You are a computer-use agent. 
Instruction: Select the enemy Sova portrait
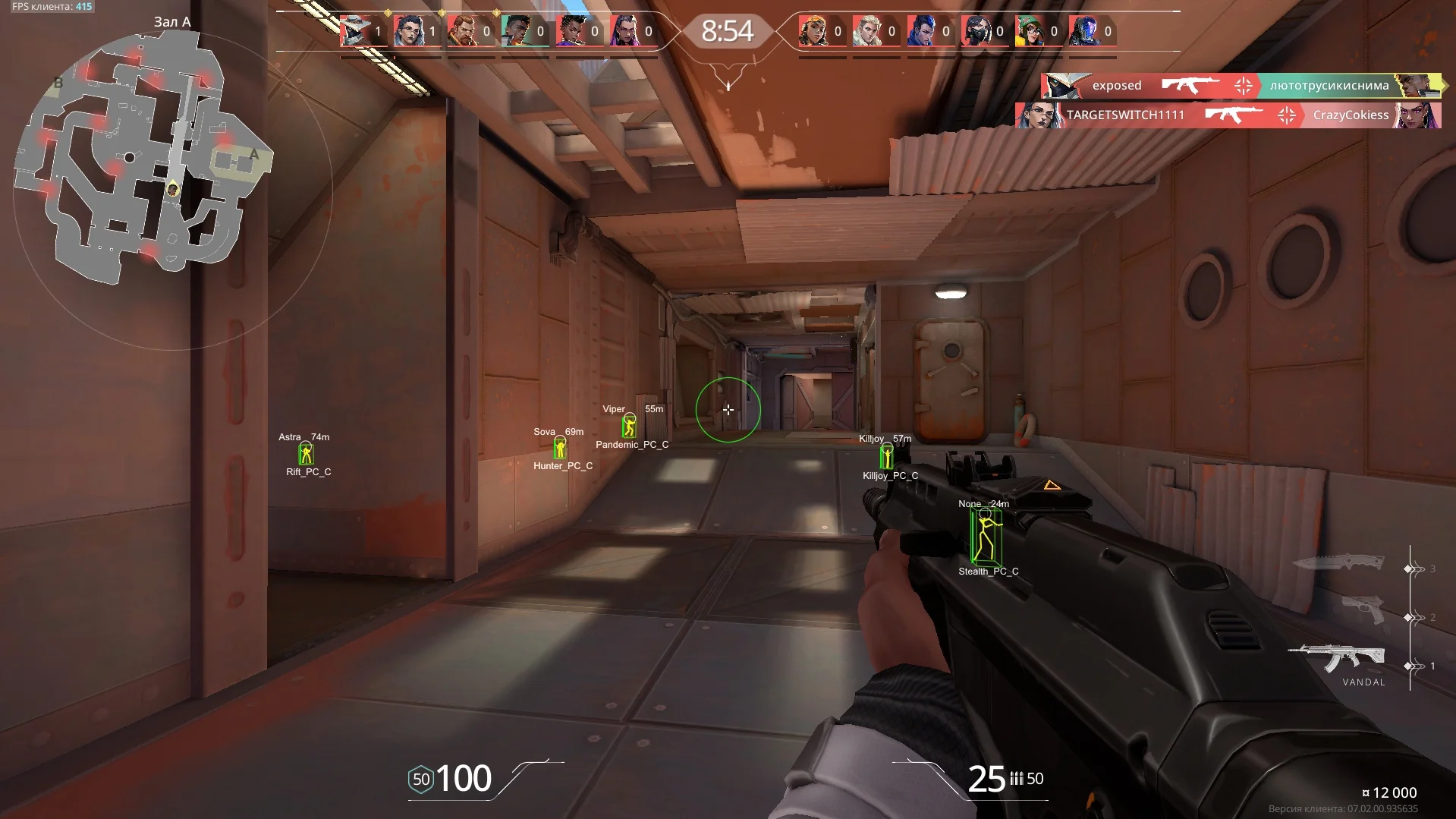tap(867, 32)
